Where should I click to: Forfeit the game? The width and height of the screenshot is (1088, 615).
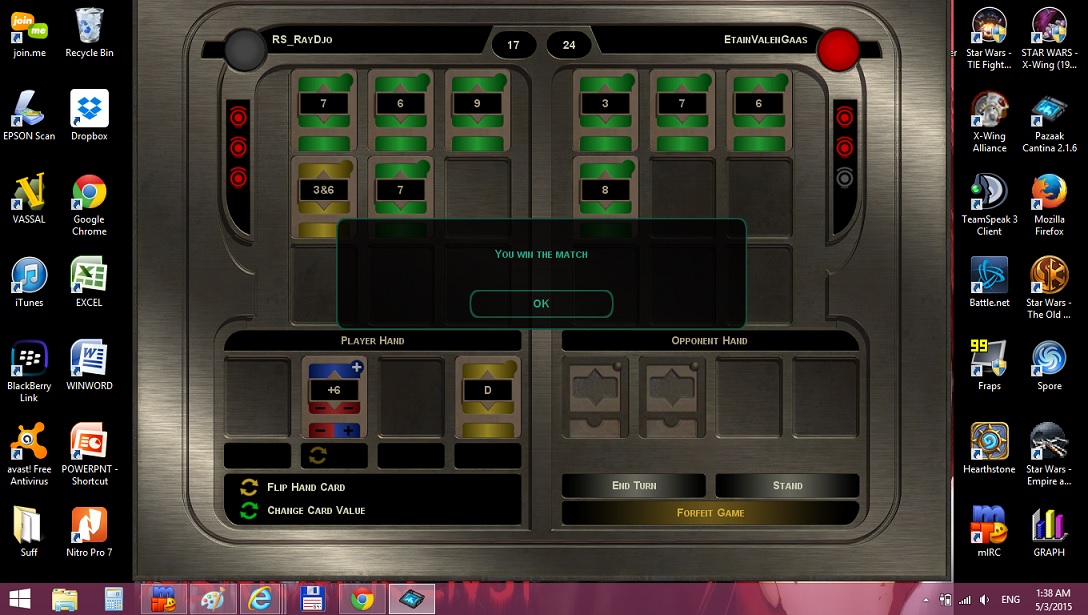pos(710,512)
